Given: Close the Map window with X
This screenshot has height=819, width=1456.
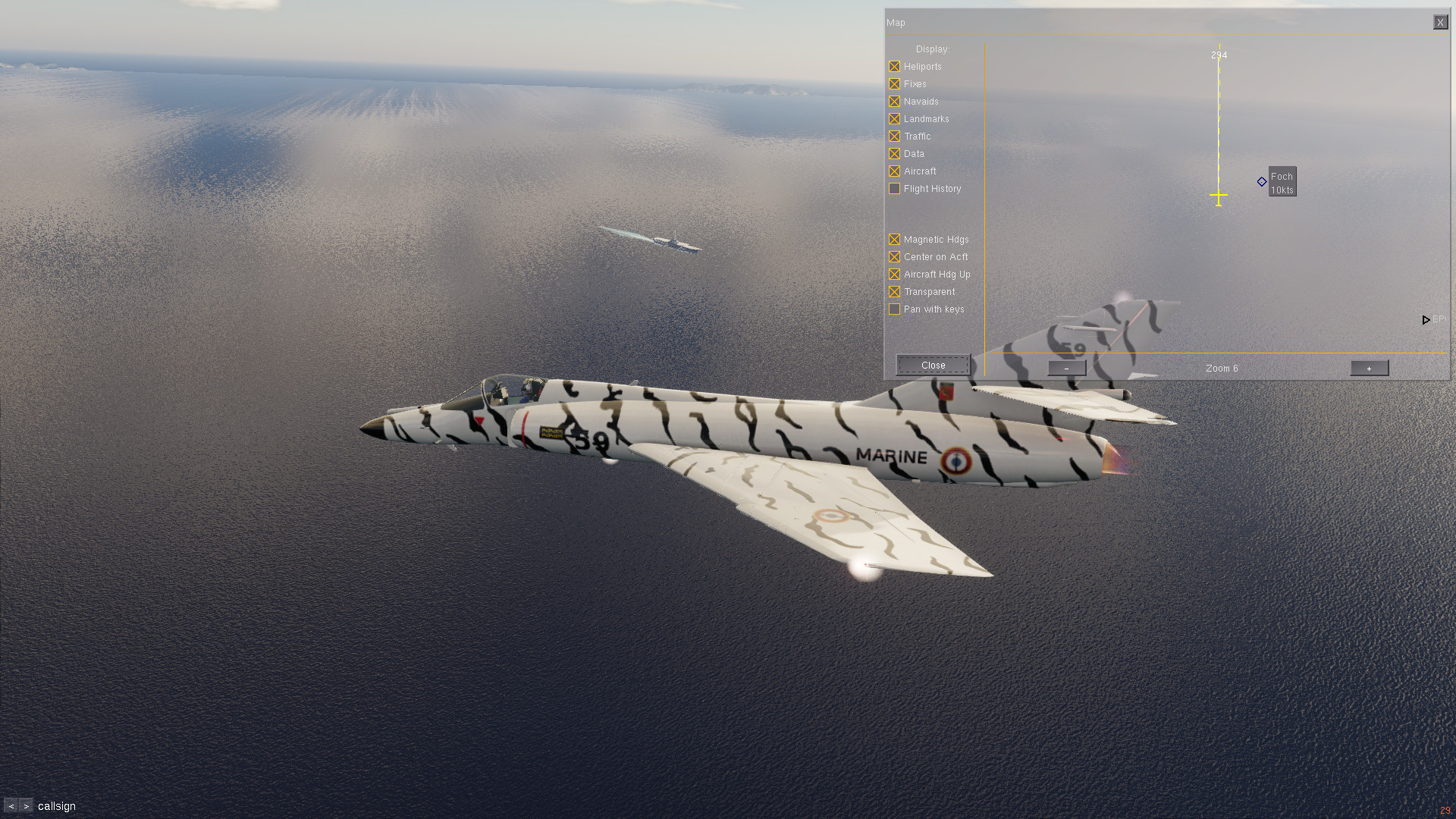Looking at the screenshot, I should pos(1440,23).
